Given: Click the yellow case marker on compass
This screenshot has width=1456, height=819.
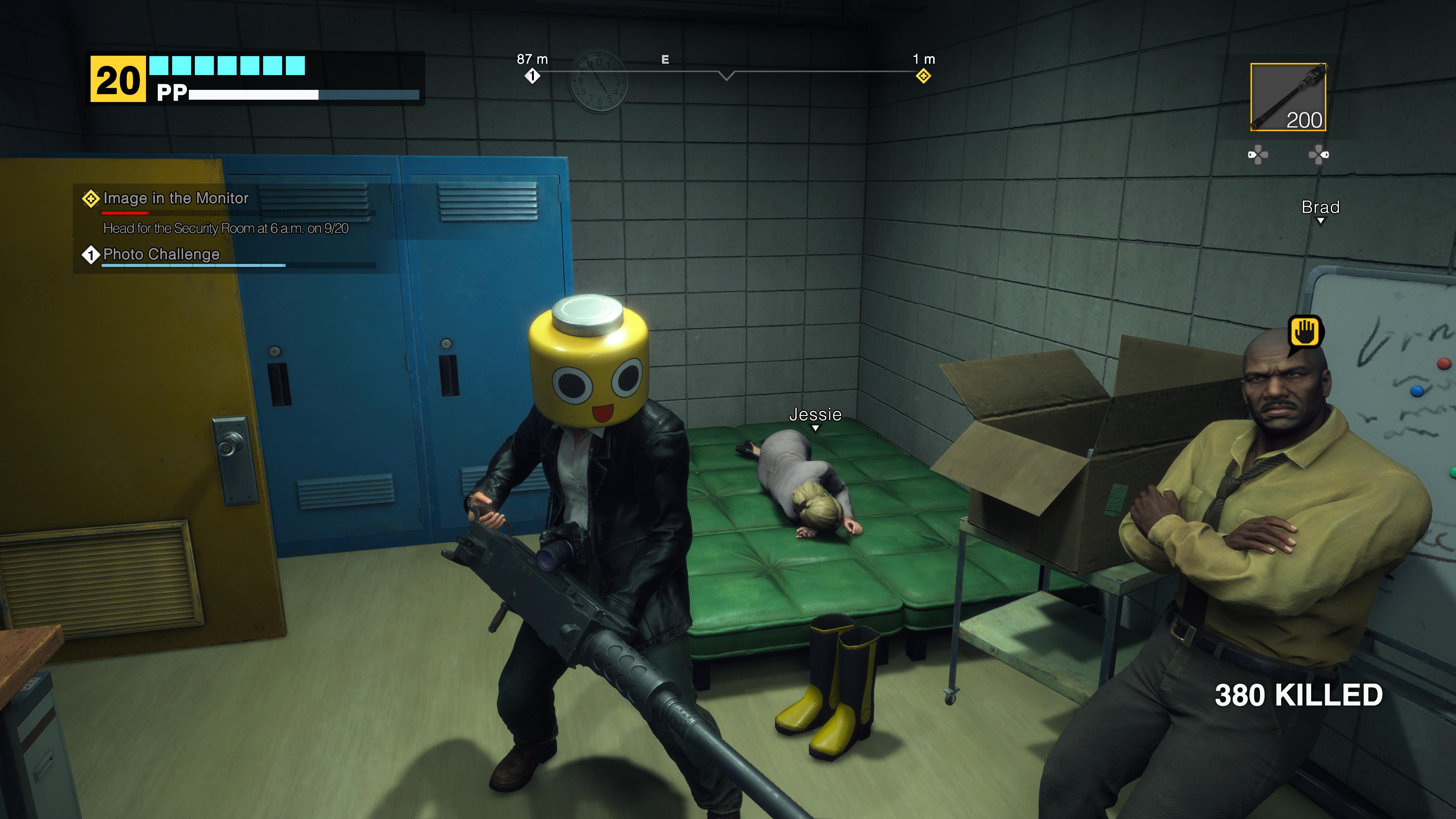Looking at the screenshot, I should coord(923,76).
